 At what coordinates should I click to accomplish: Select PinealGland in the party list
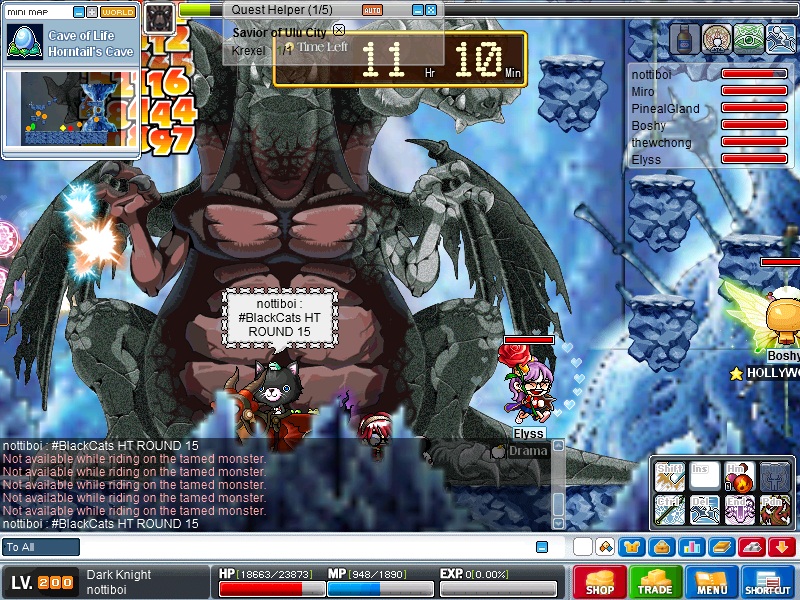[x=665, y=108]
